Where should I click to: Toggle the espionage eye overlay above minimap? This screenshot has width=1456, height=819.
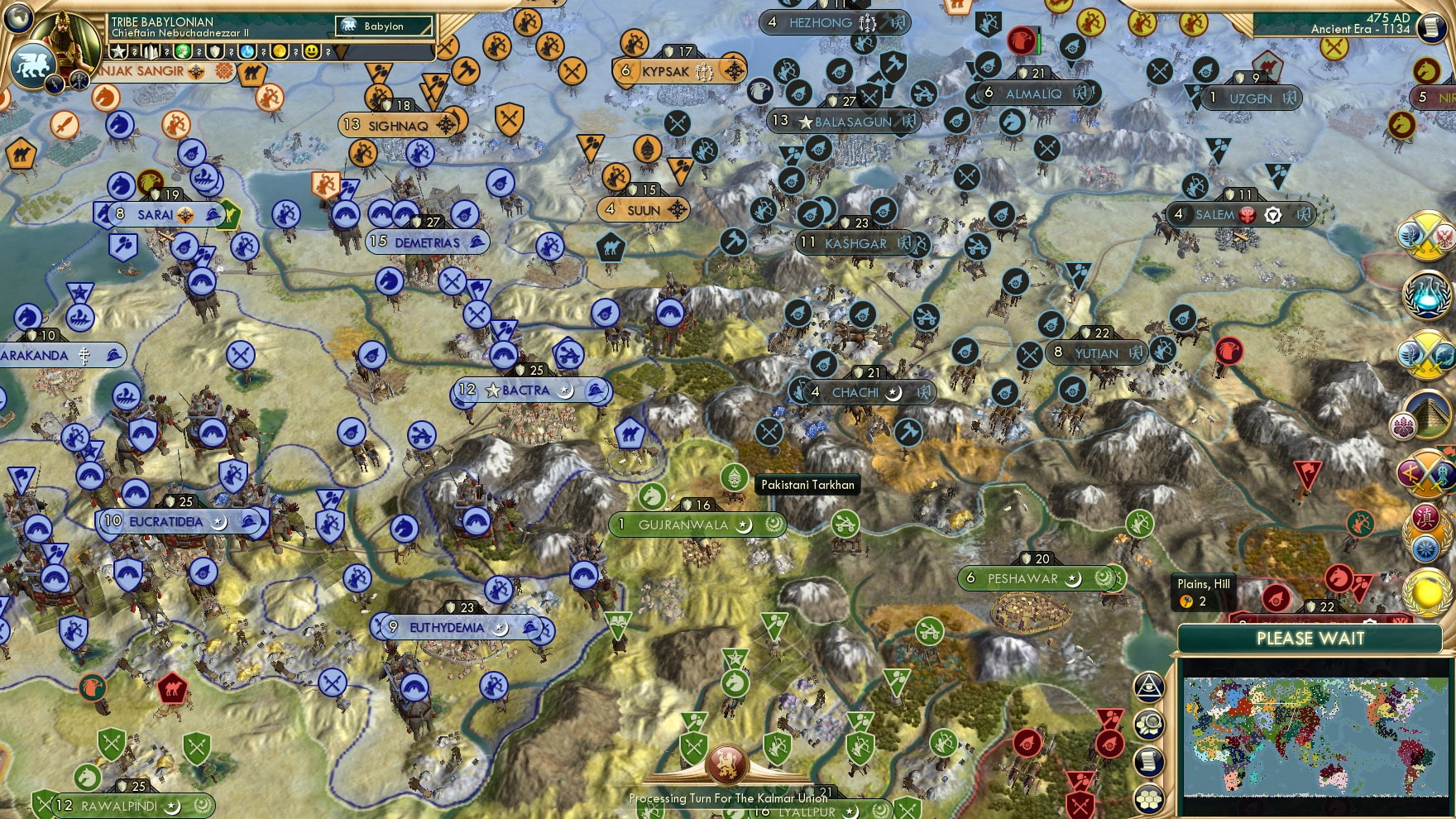click(x=1150, y=687)
